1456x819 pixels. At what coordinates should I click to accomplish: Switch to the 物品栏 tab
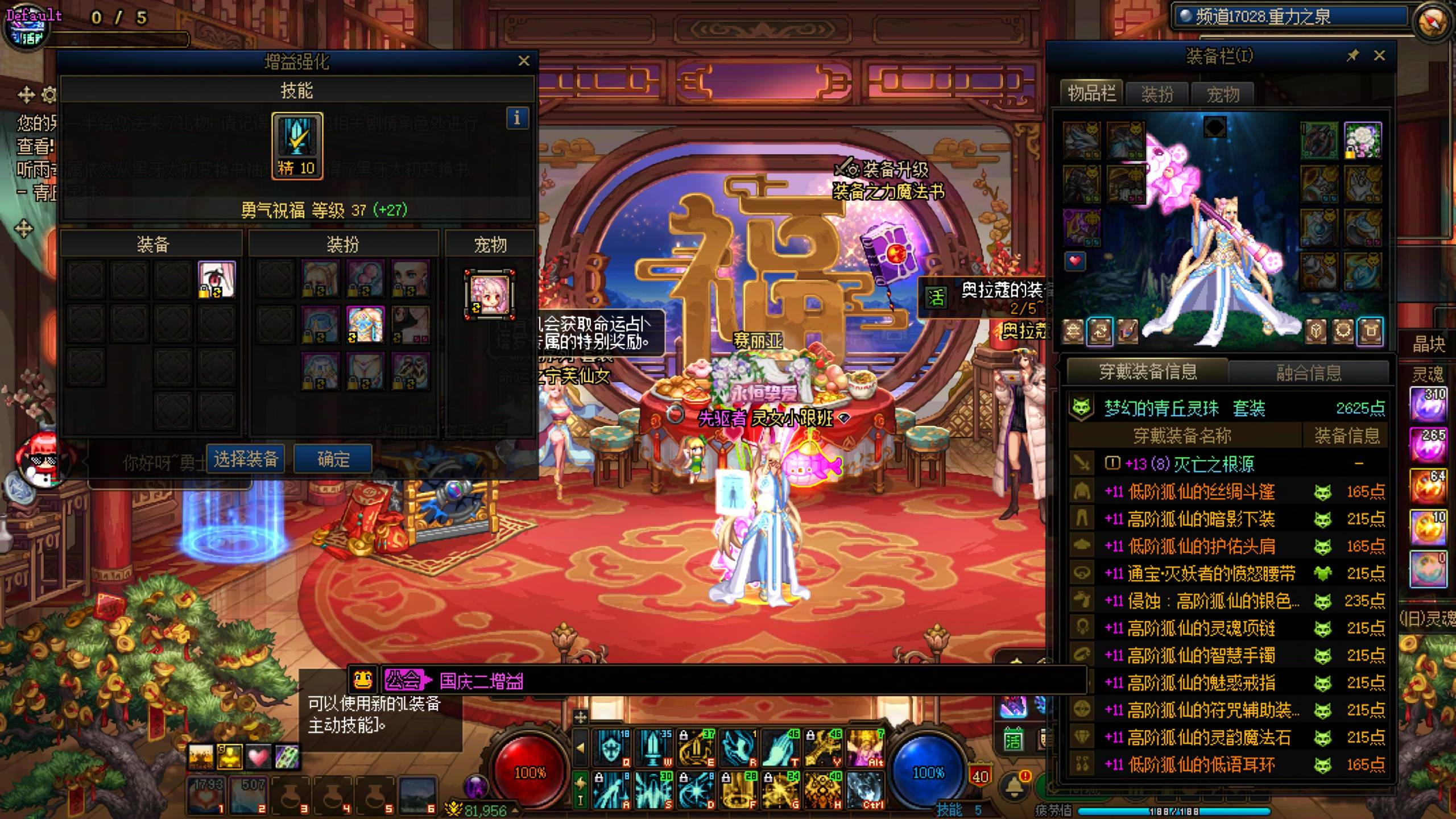pos(1091,93)
